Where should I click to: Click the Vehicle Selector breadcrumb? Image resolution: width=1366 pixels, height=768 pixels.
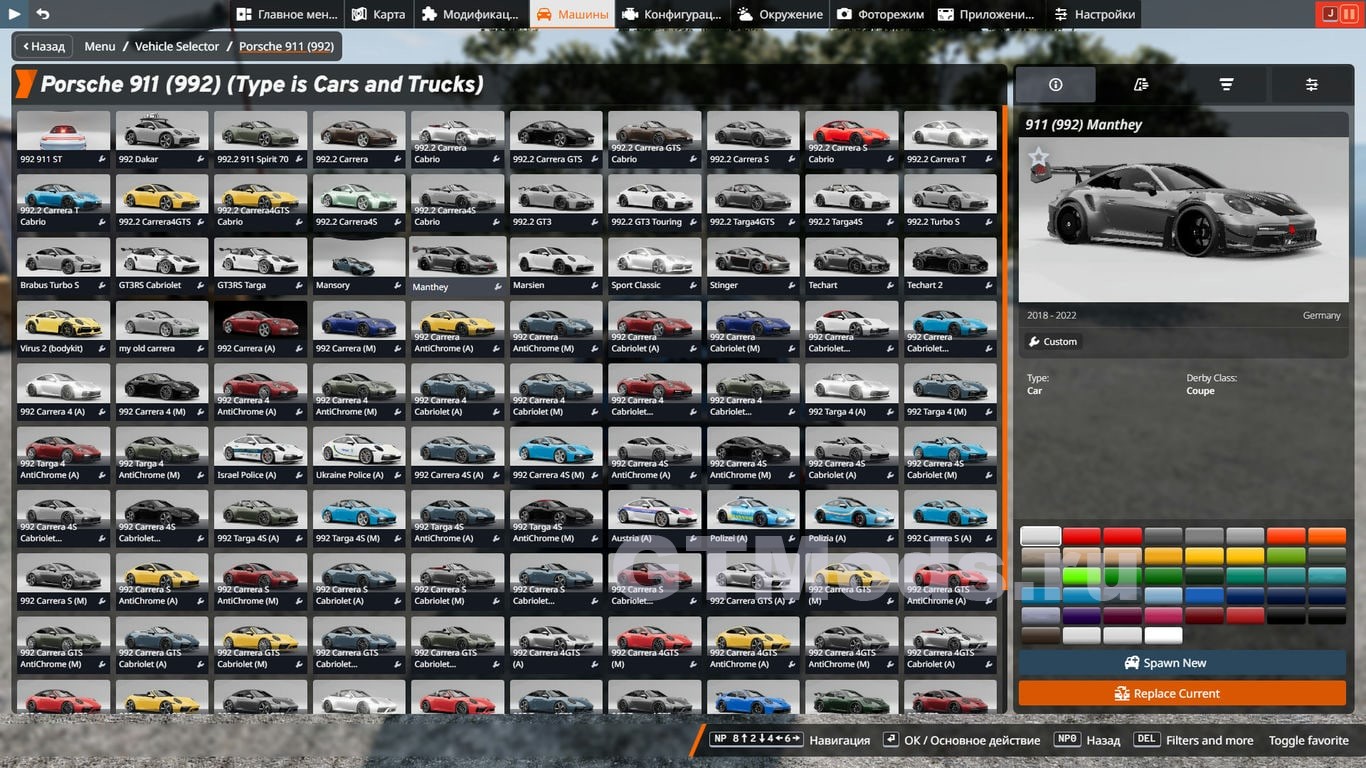tap(177, 46)
